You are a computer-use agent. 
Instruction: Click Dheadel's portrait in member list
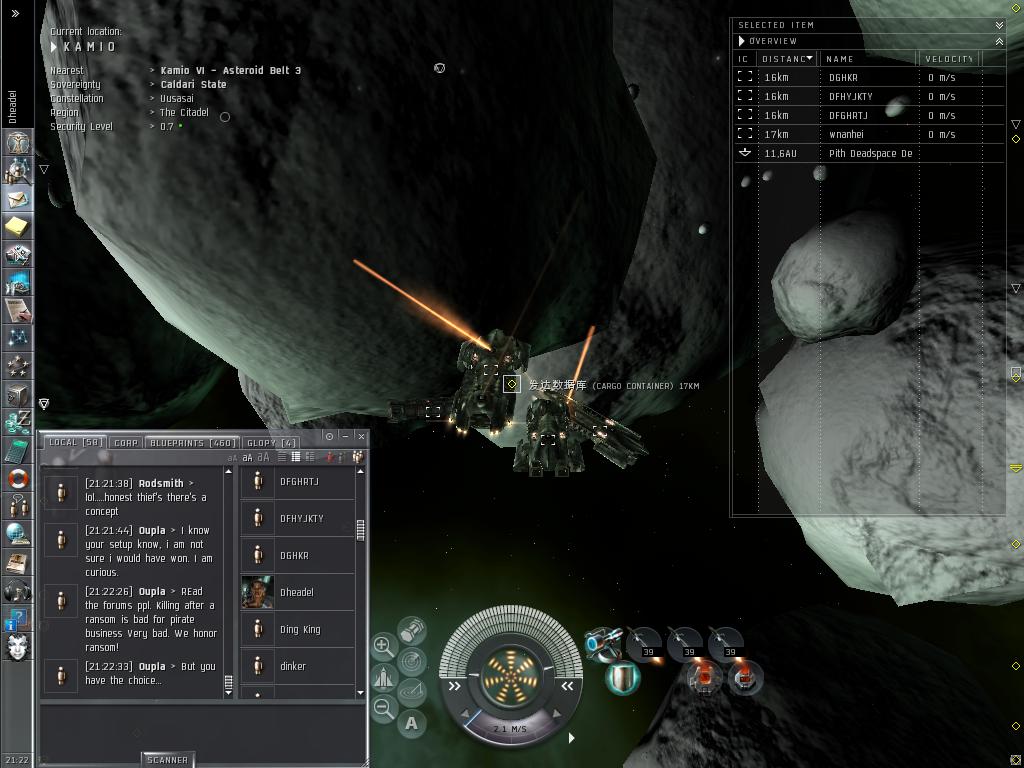[258, 592]
